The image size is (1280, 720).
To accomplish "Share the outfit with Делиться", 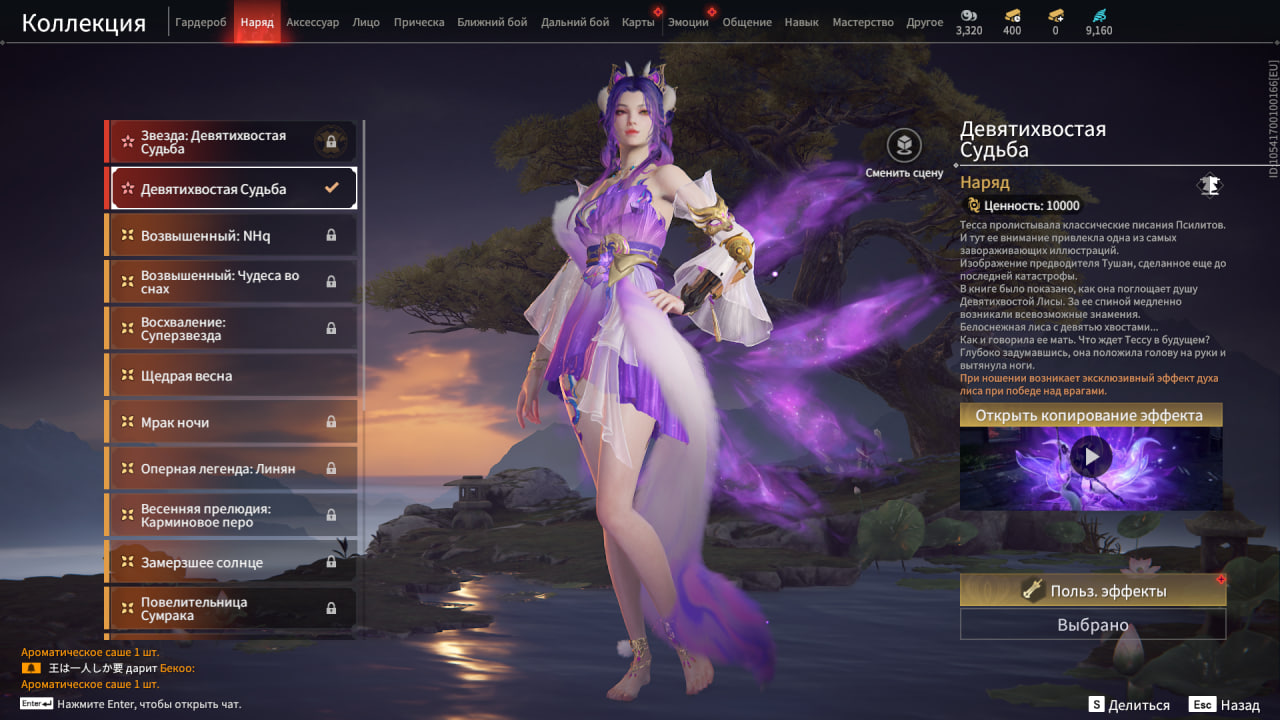I will point(1130,705).
